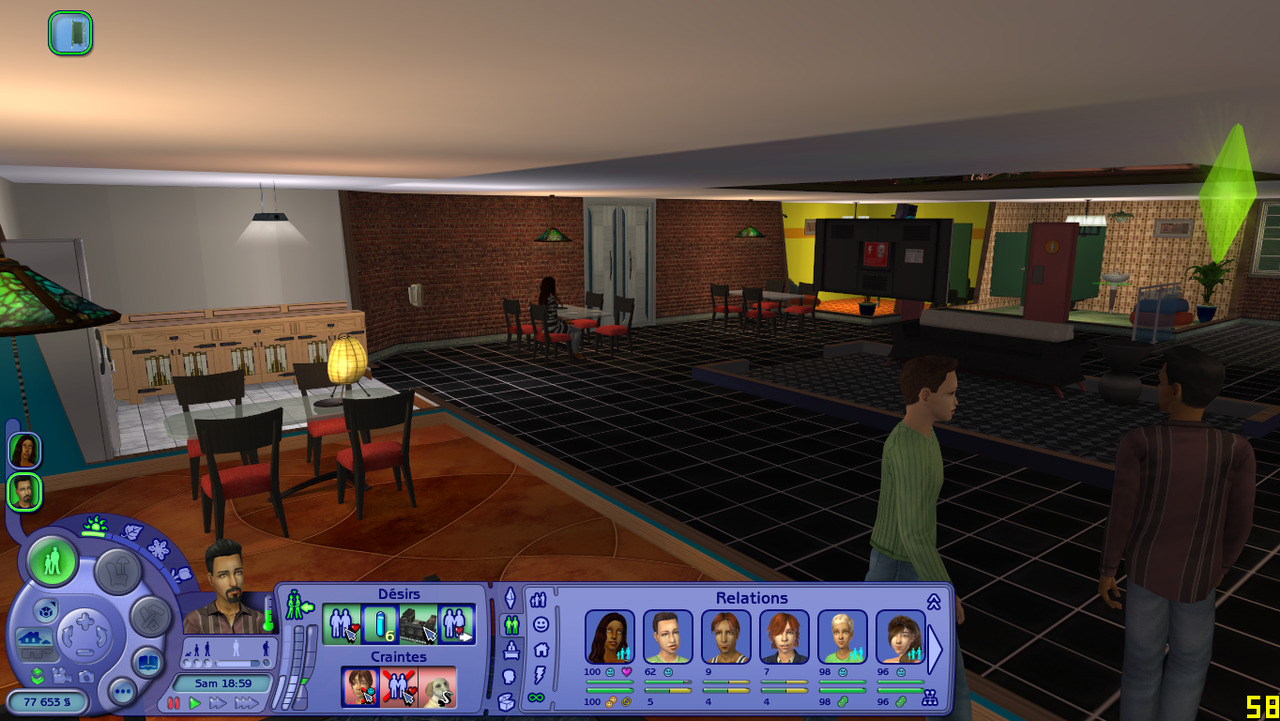
Task: Take a snapshot with the camera icon
Action: click(86, 676)
